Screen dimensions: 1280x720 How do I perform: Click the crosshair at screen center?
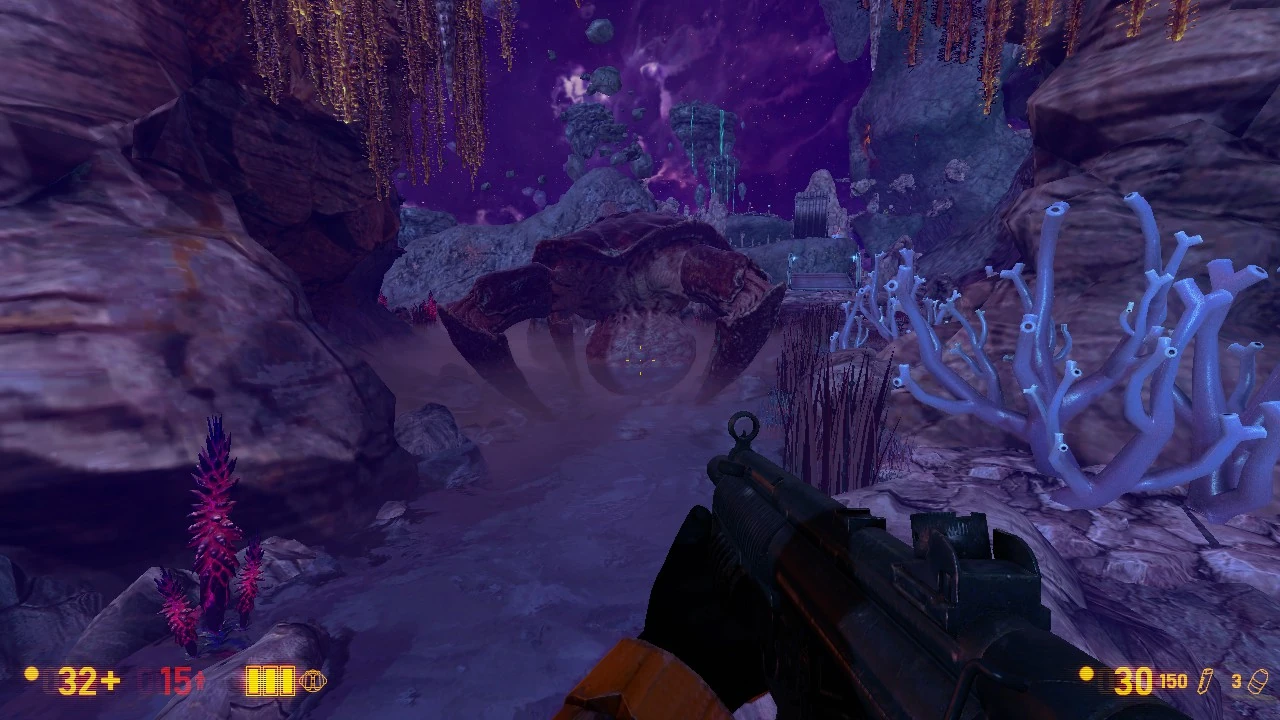click(640, 360)
